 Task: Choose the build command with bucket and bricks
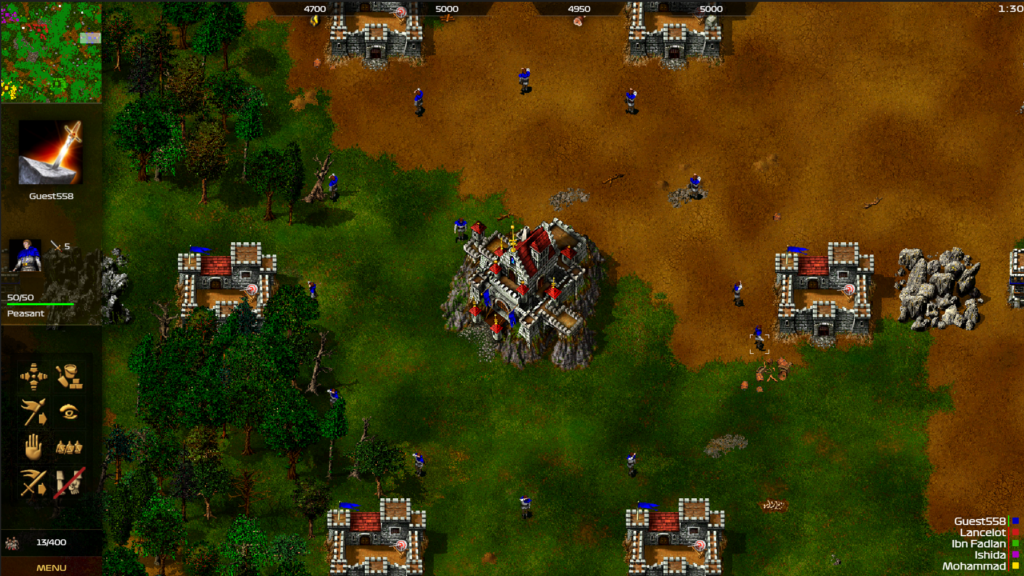click(68, 376)
